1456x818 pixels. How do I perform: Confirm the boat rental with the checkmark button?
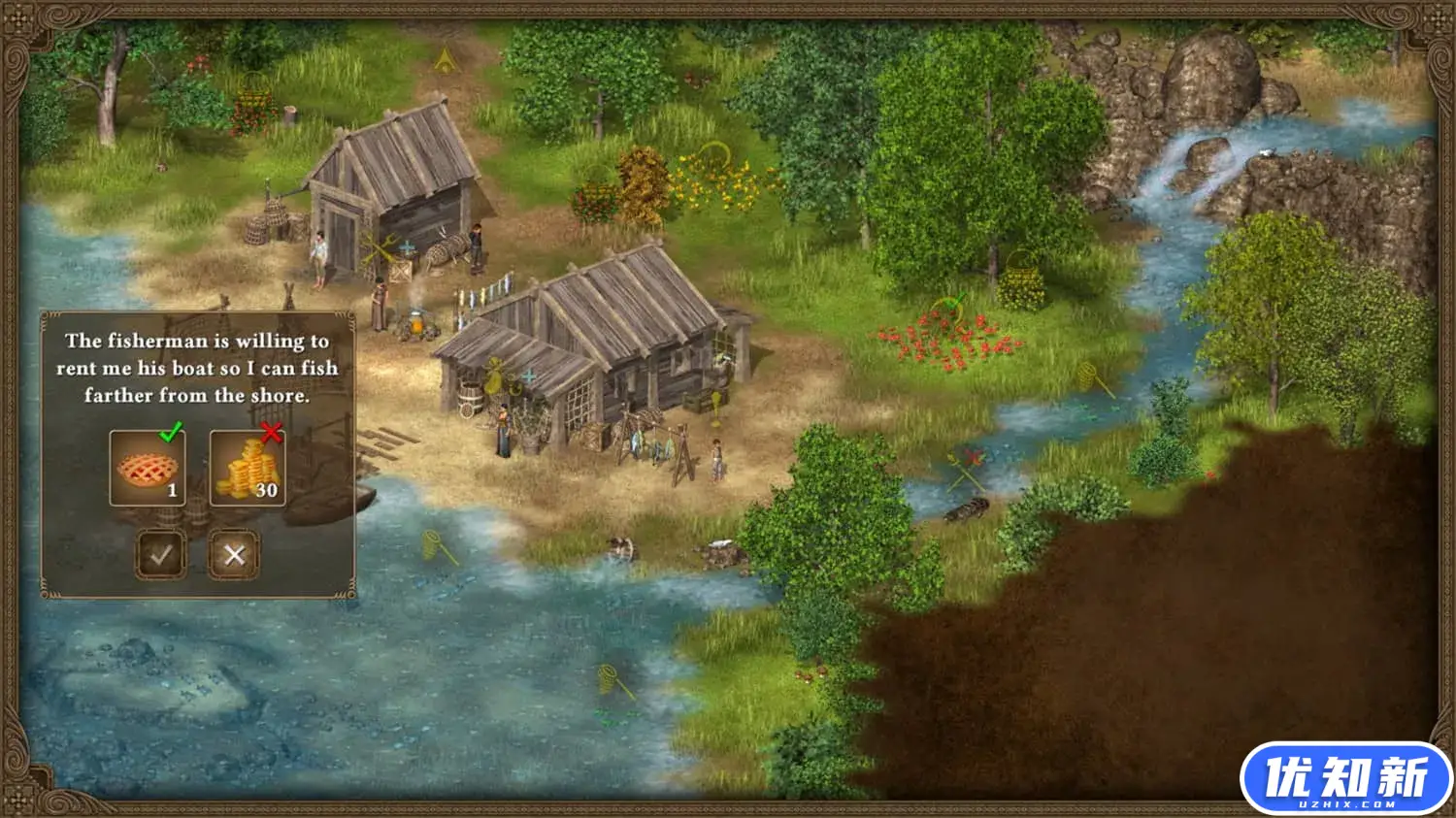[161, 554]
